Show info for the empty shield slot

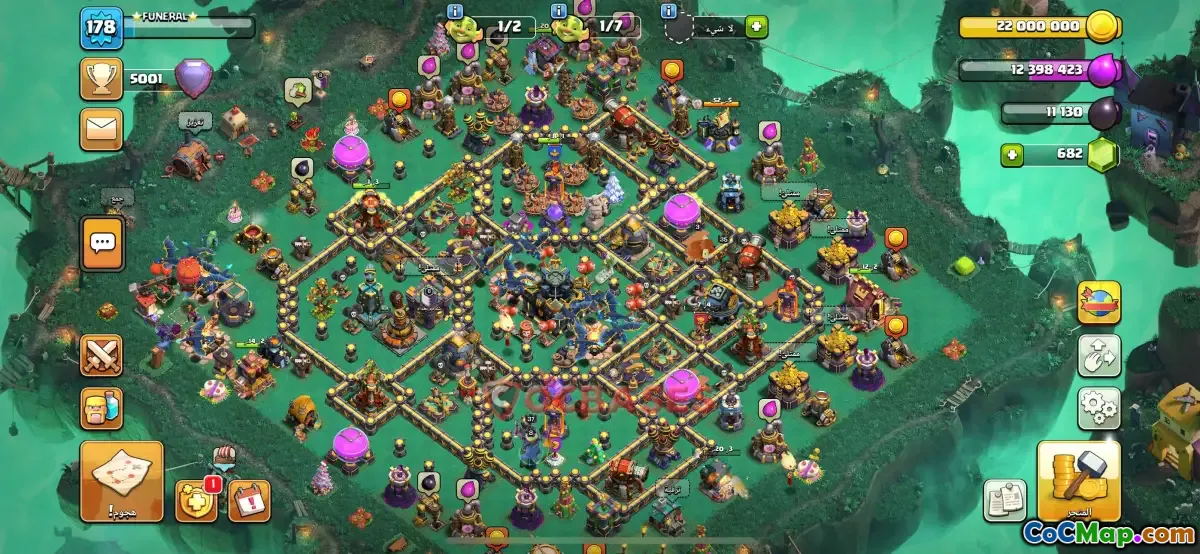point(669,11)
